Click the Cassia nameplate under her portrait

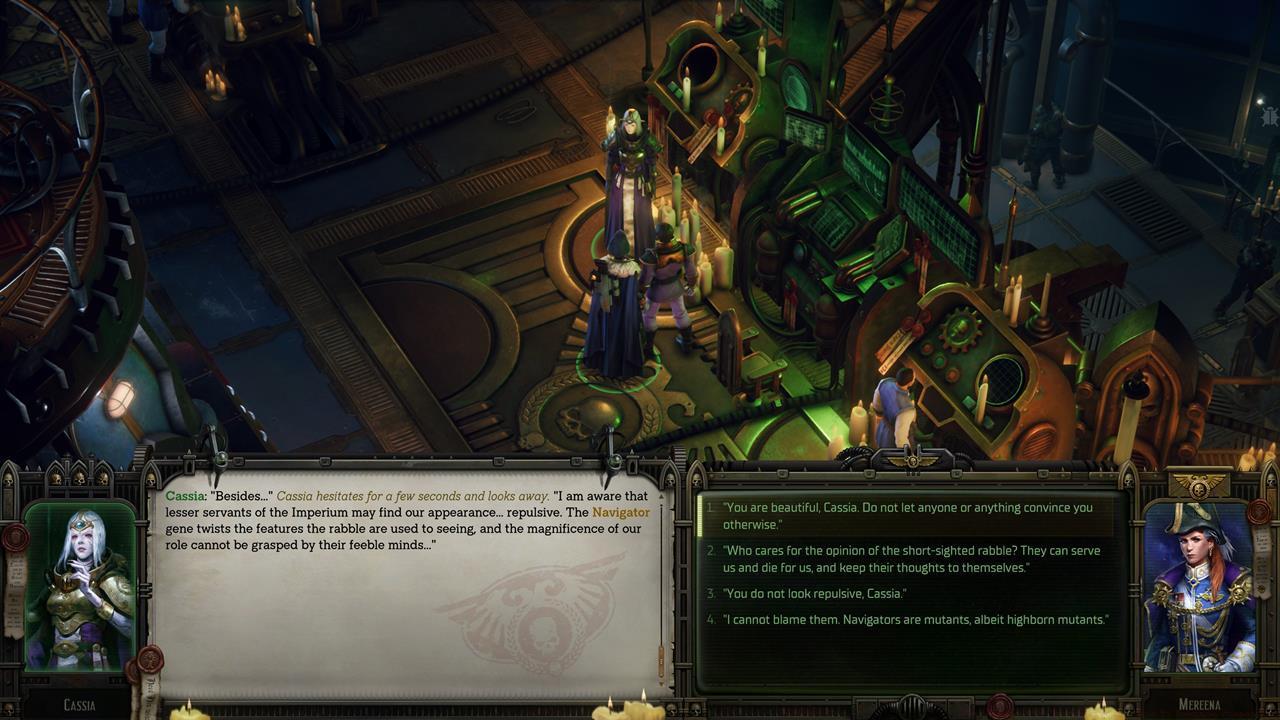78,704
